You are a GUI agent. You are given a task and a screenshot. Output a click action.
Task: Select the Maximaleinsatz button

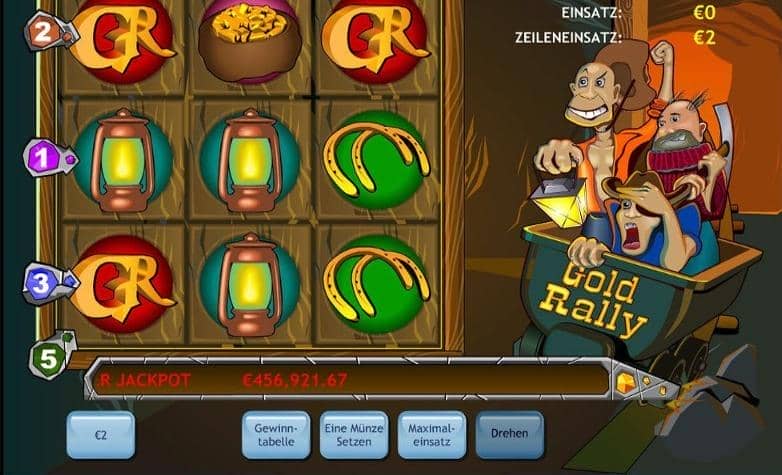point(431,435)
